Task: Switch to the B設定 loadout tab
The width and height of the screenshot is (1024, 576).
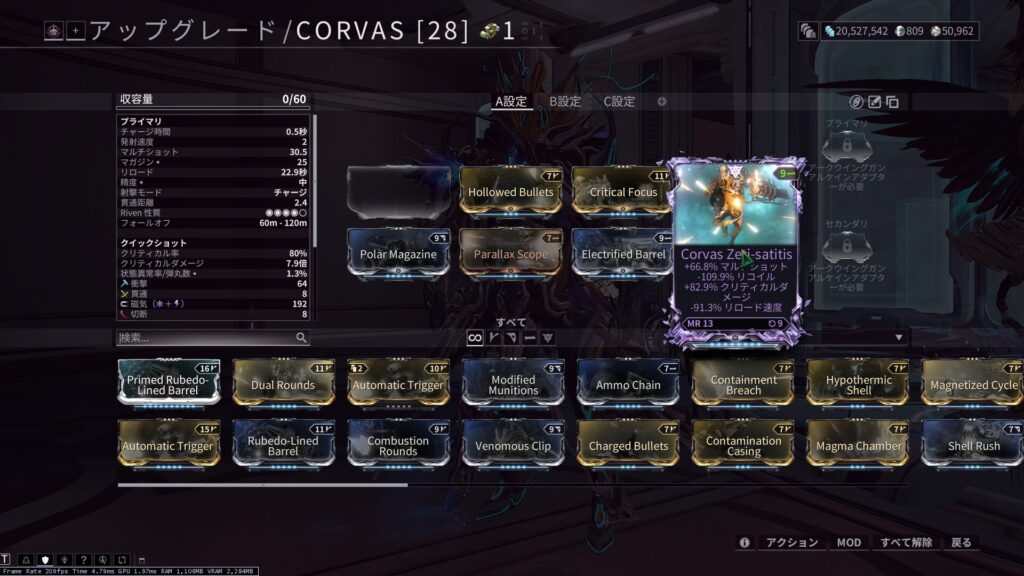Action: 564,101
